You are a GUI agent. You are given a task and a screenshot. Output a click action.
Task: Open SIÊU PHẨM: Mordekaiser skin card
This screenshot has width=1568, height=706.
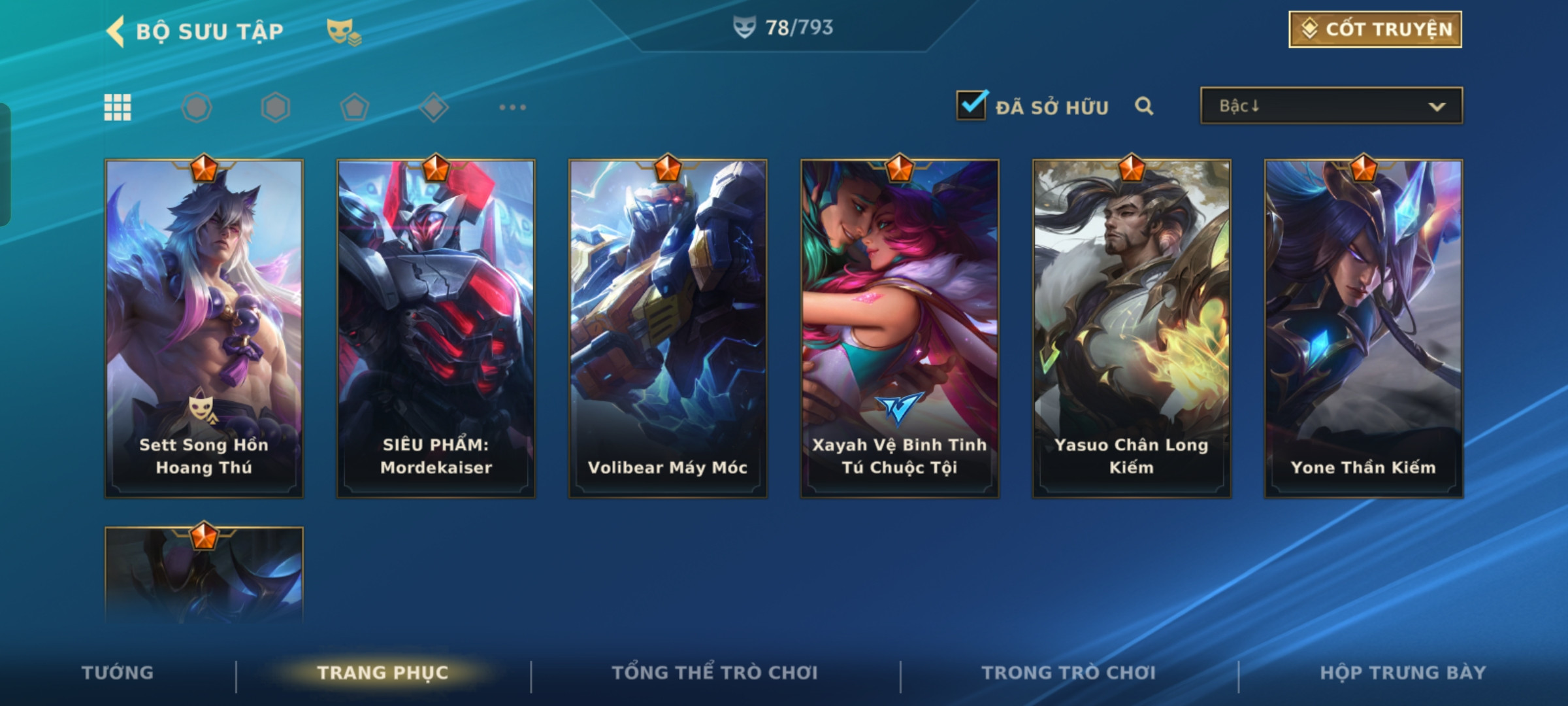(436, 328)
